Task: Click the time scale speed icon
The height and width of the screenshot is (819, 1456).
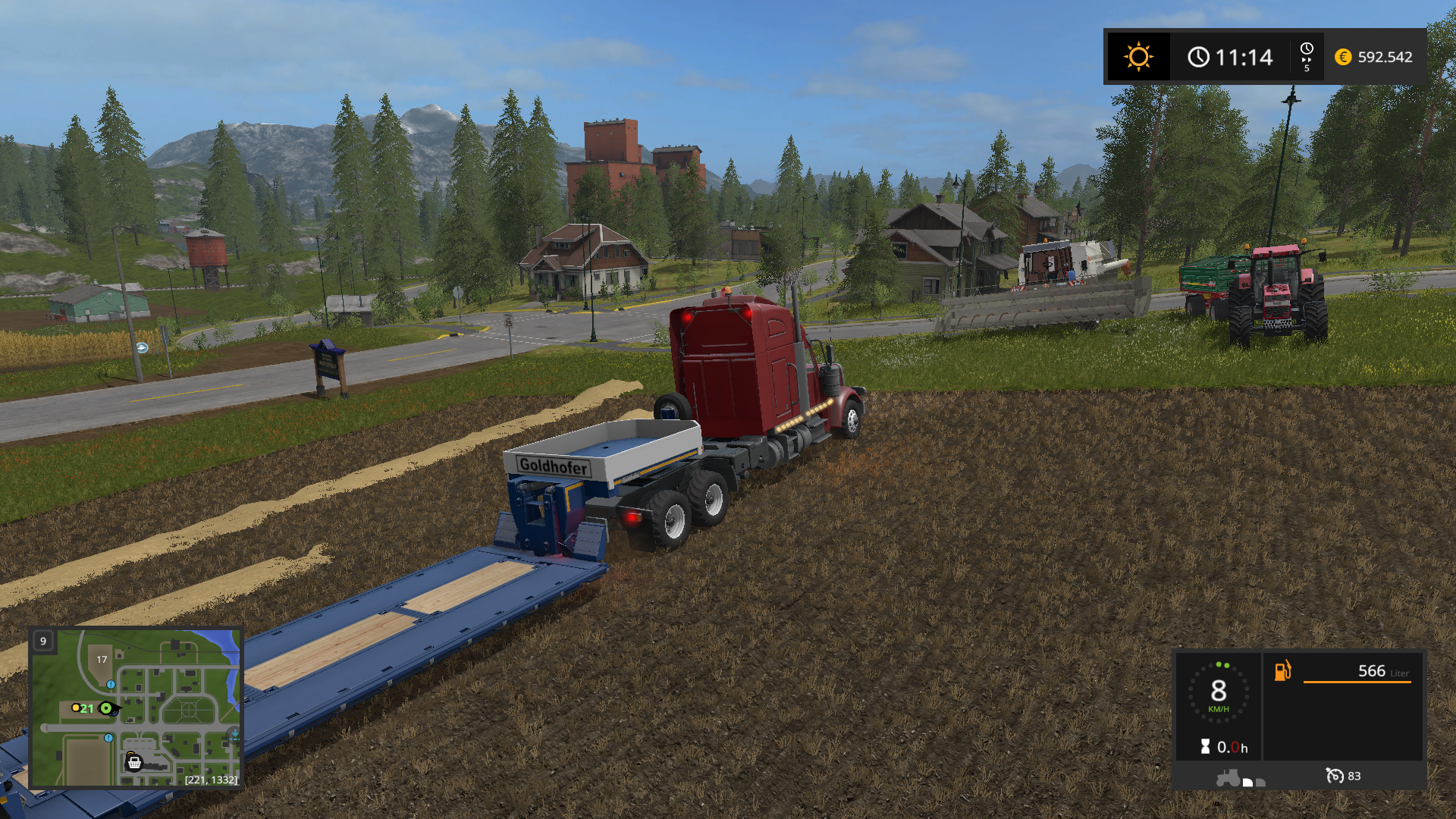Action: (x=1307, y=57)
